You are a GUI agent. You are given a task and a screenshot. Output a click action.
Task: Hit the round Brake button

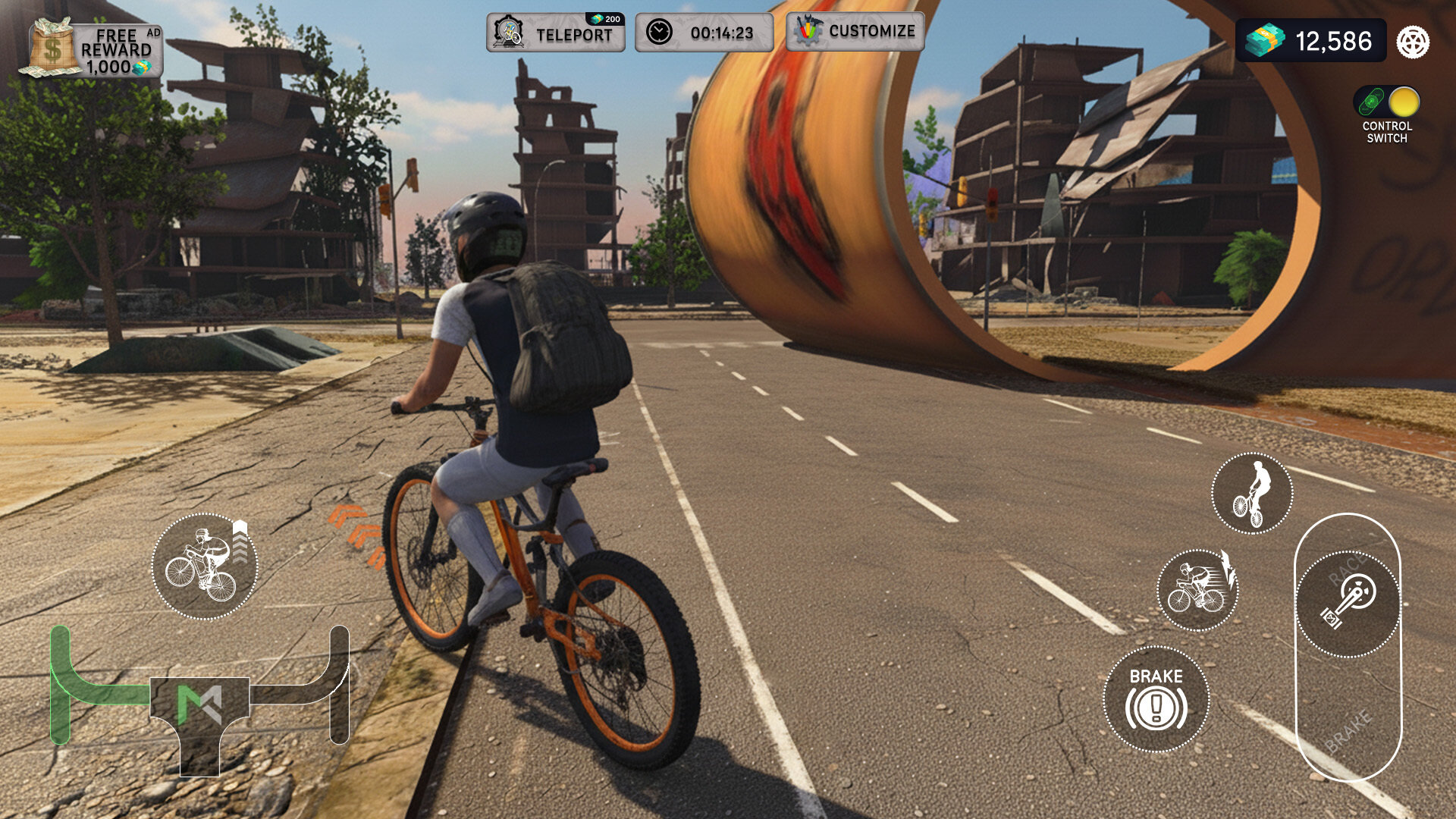[1156, 699]
